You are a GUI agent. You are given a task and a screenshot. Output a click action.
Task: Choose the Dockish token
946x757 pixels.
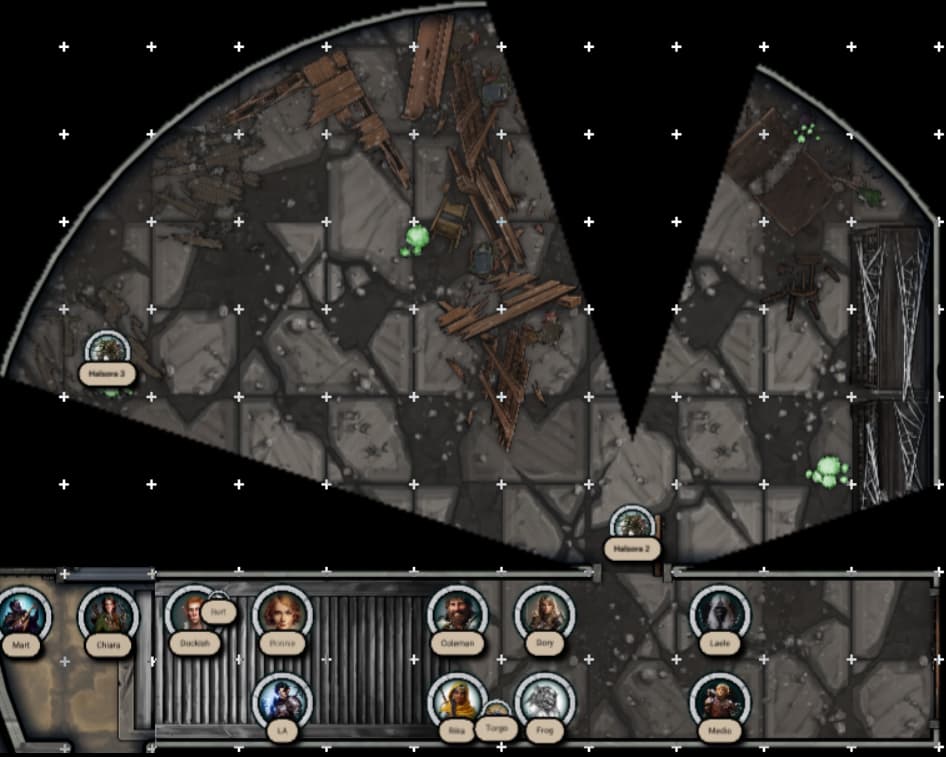(190, 612)
